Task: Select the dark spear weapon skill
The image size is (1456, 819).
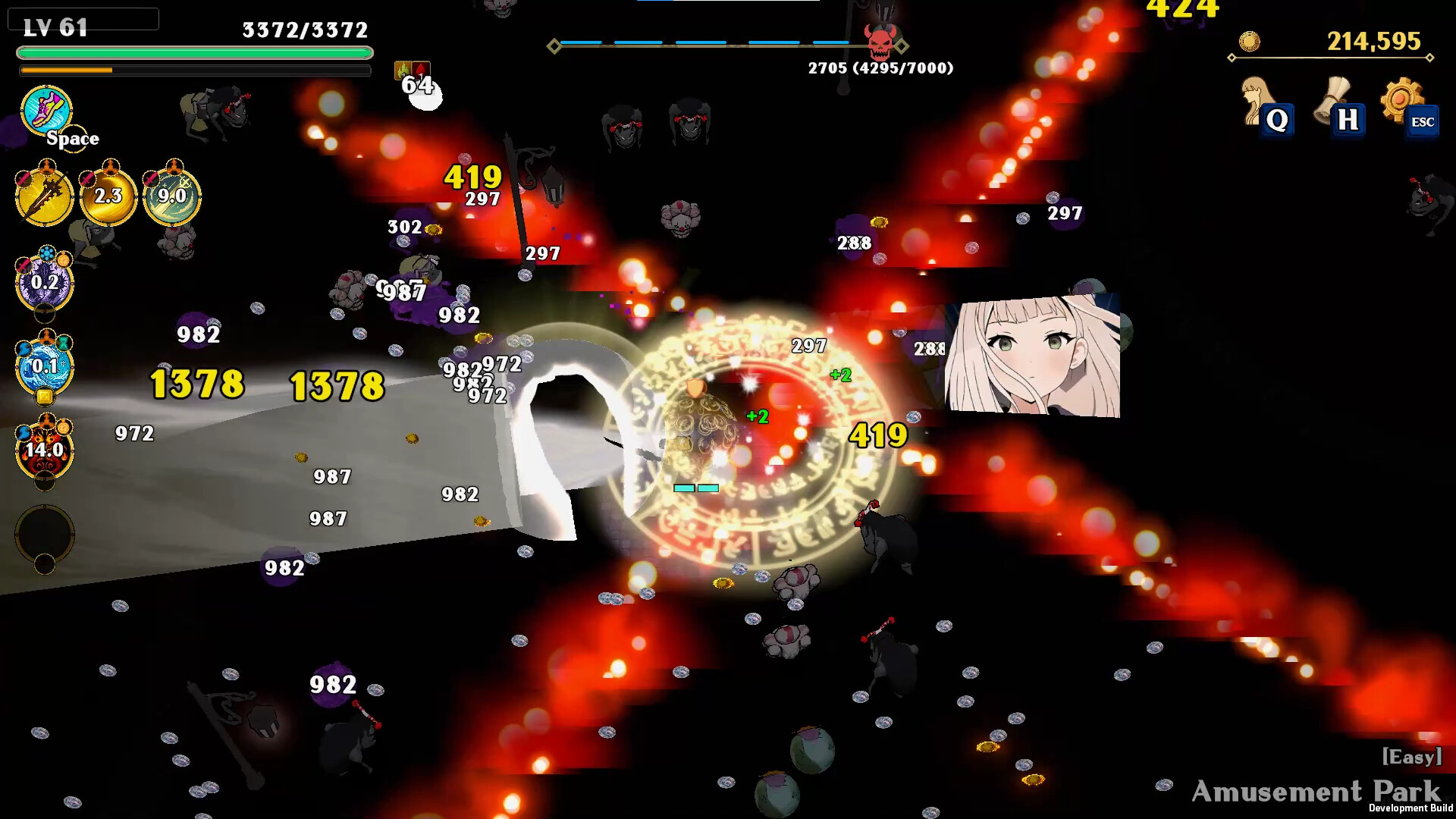Action: (x=44, y=197)
